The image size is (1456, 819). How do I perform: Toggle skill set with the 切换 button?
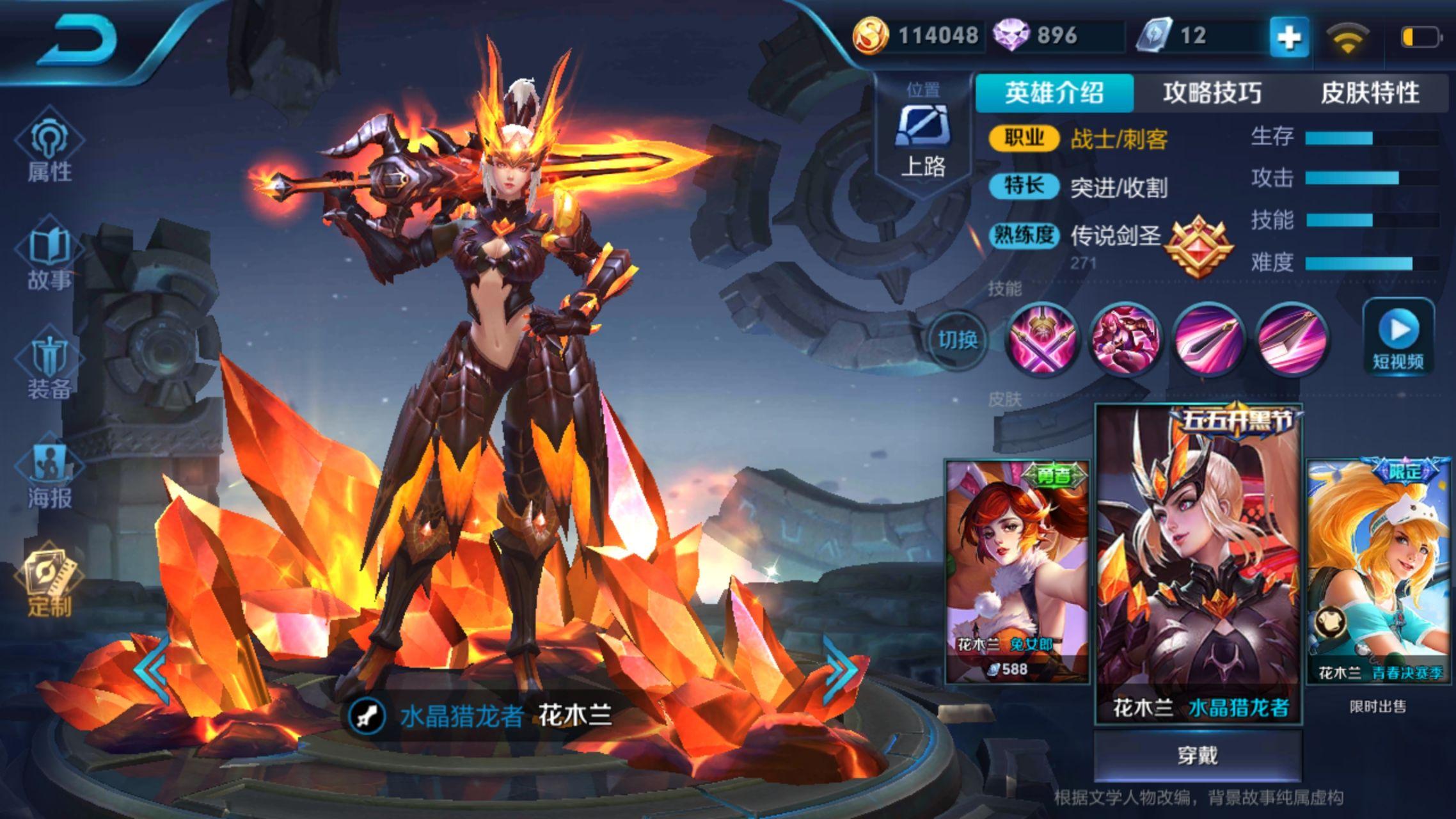(x=958, y=339)
